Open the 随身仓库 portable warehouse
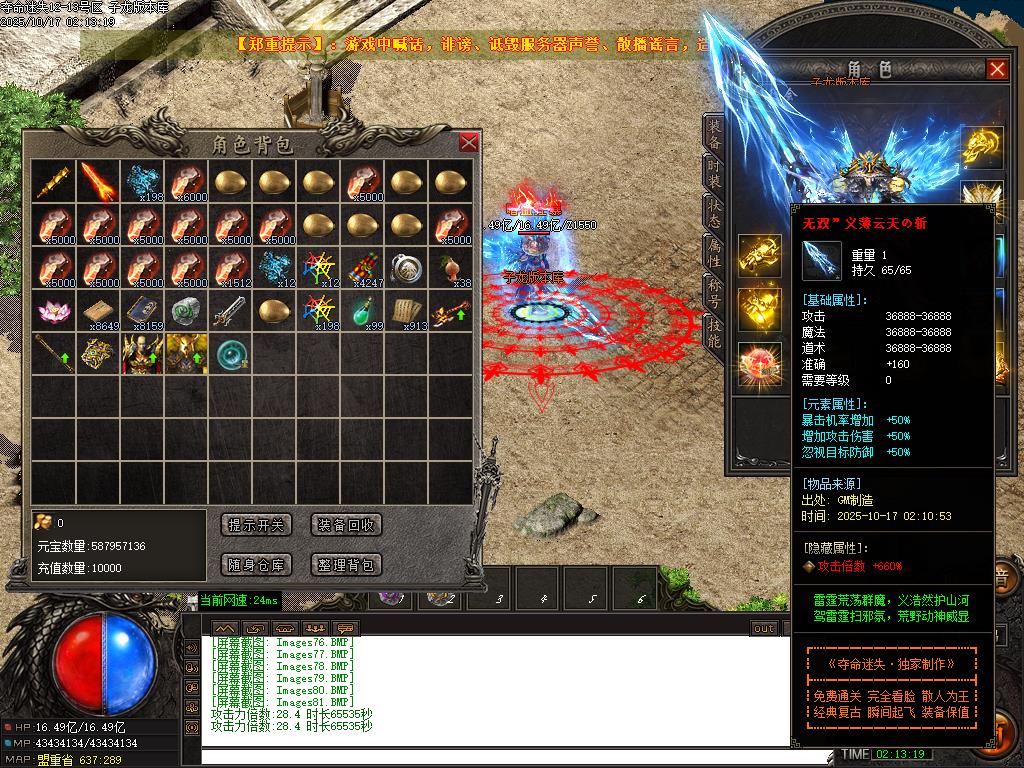The height and width of the screenshot is (768, 1024). click(x=256, y=565)
